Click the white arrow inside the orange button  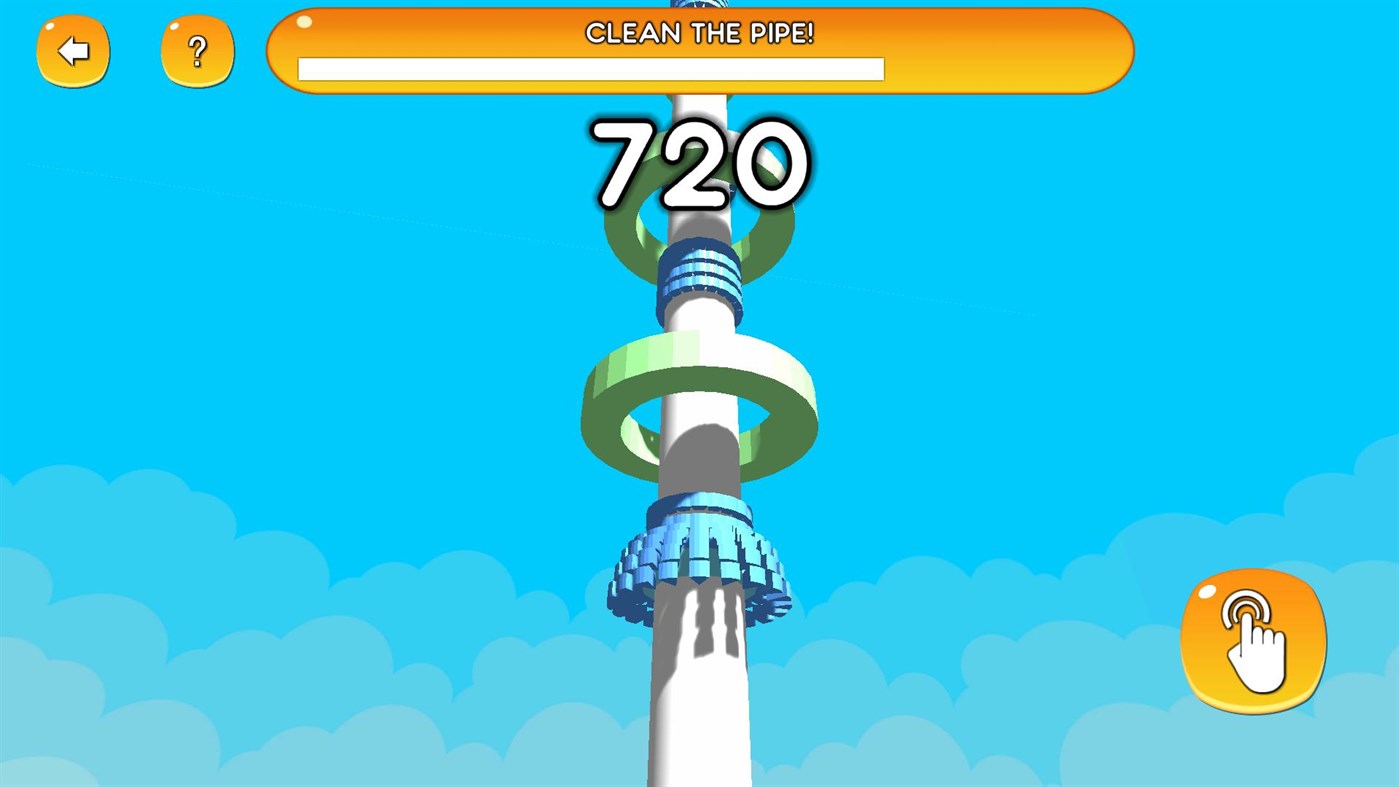coord(72,50)
